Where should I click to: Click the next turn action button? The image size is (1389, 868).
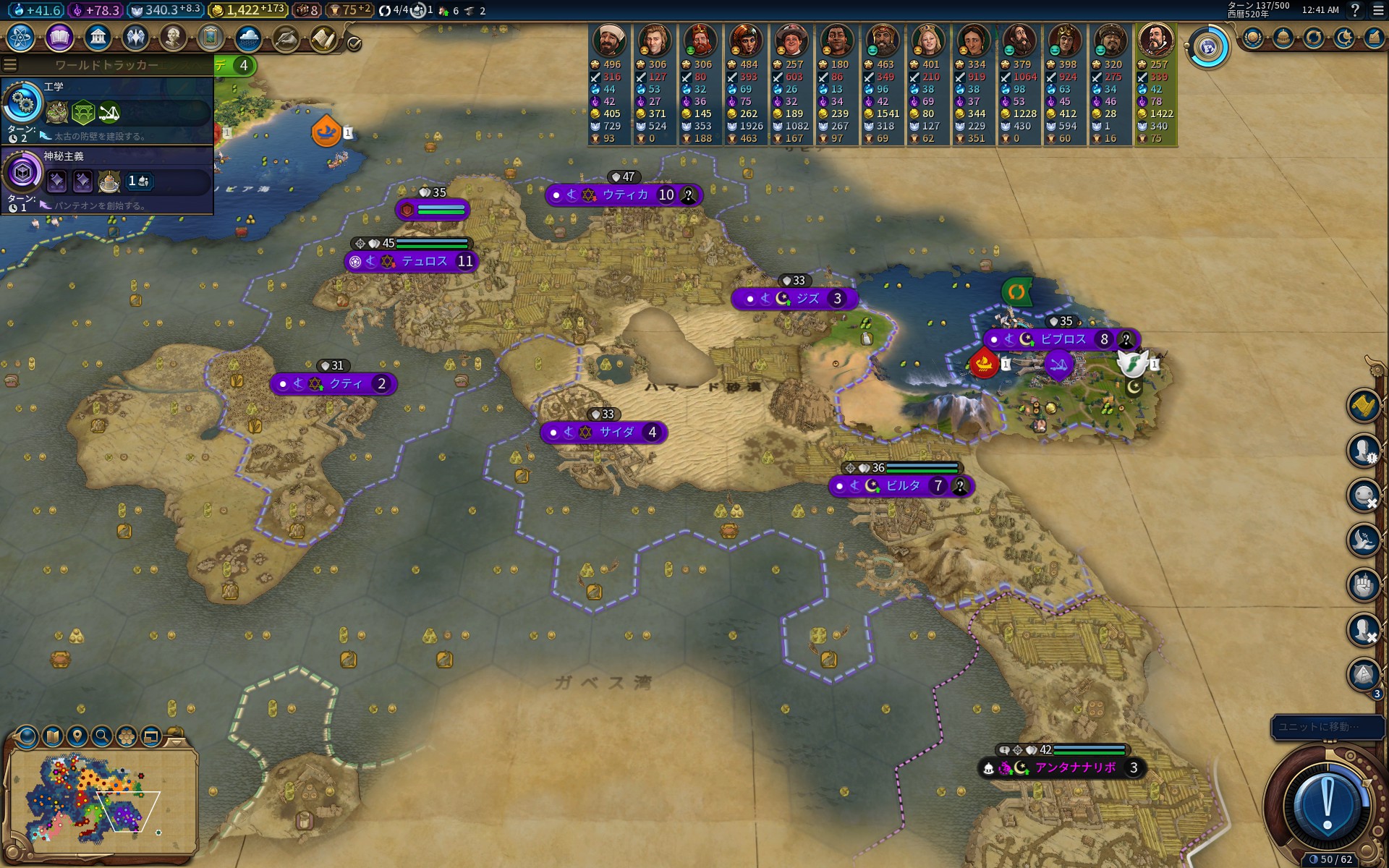pos(1327,803)
